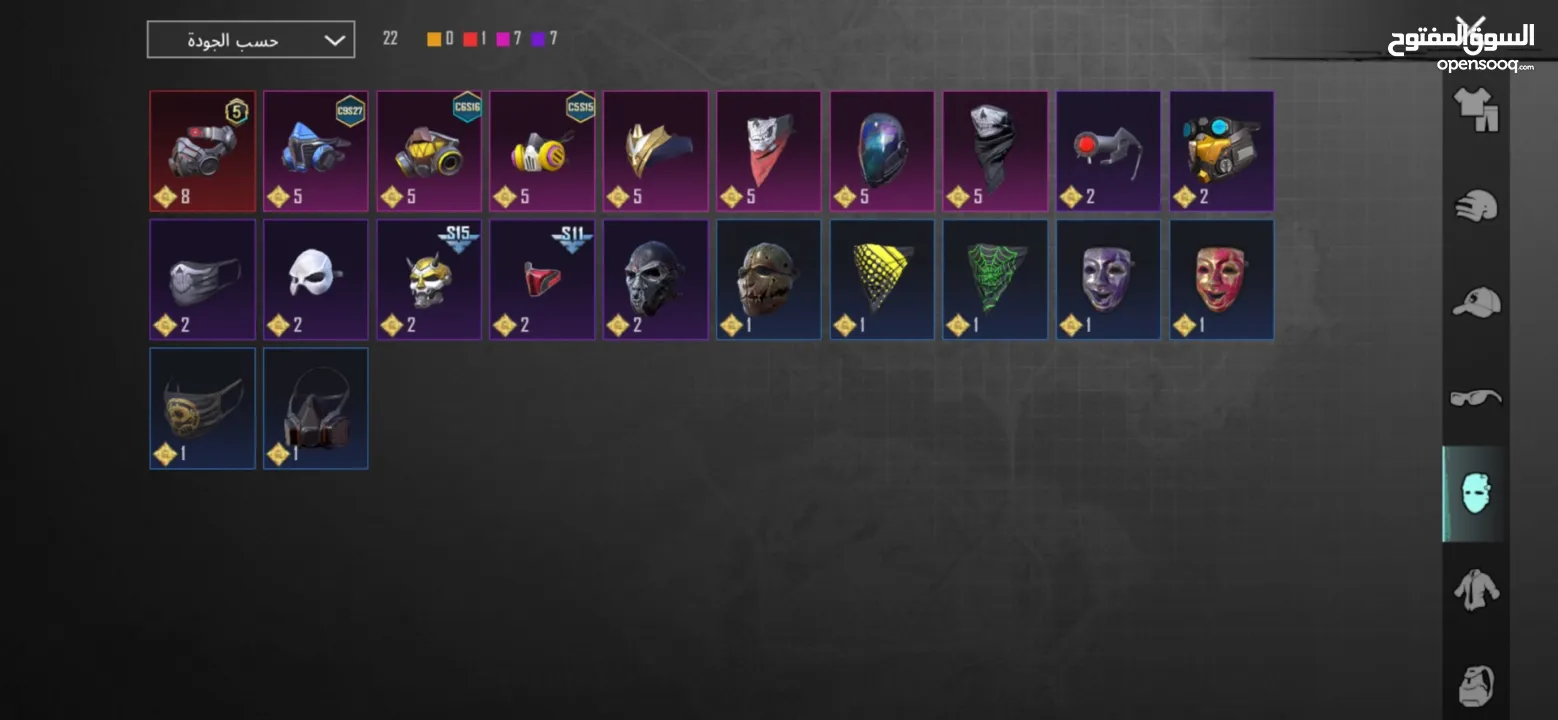Open the quality sort dropdown
1558x720 pixels.
pos(250,40)
